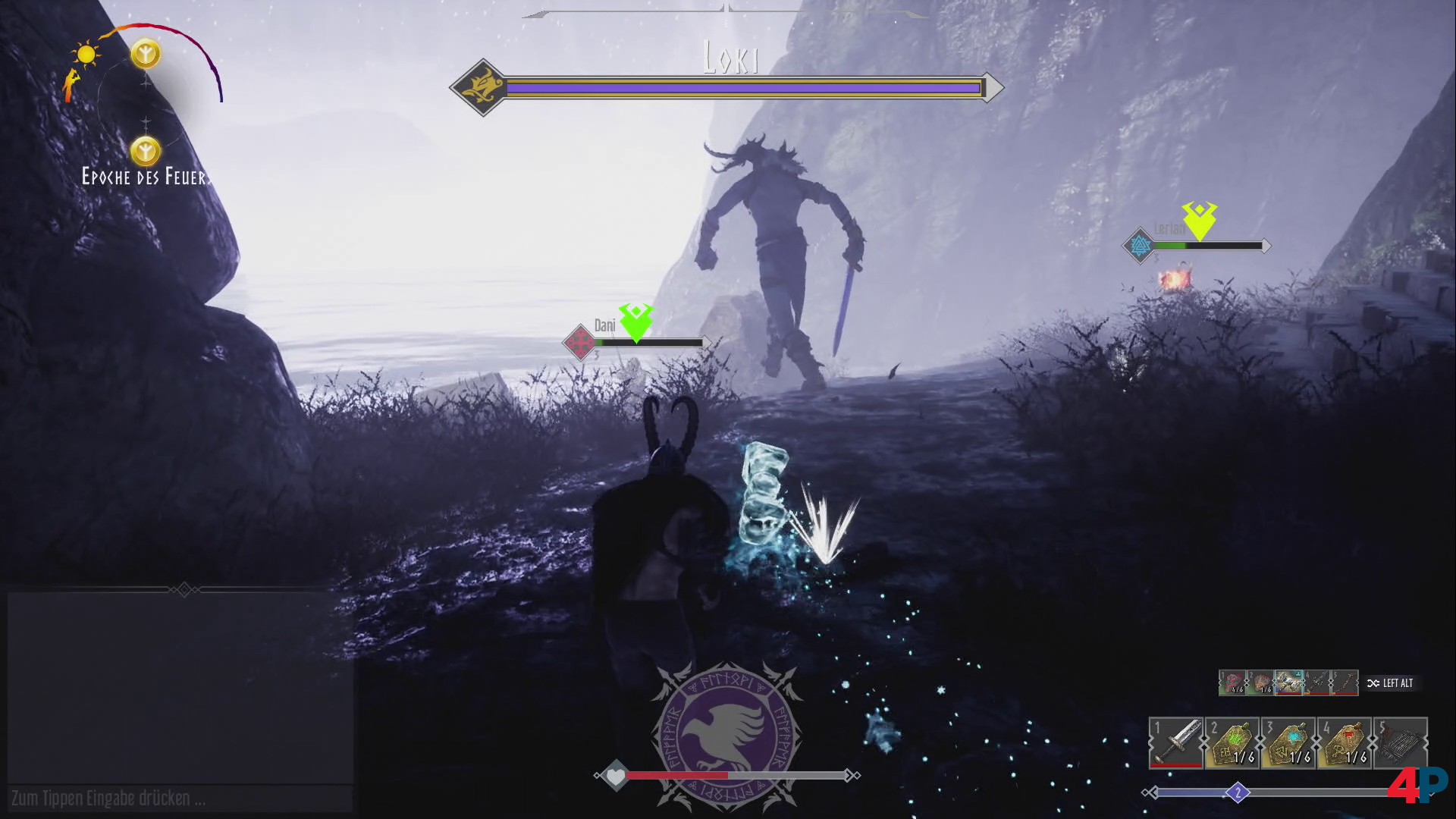1456x819 pixels.
Task: Activate the blue rune amulet in slot 3
Action: [1288, 742]
